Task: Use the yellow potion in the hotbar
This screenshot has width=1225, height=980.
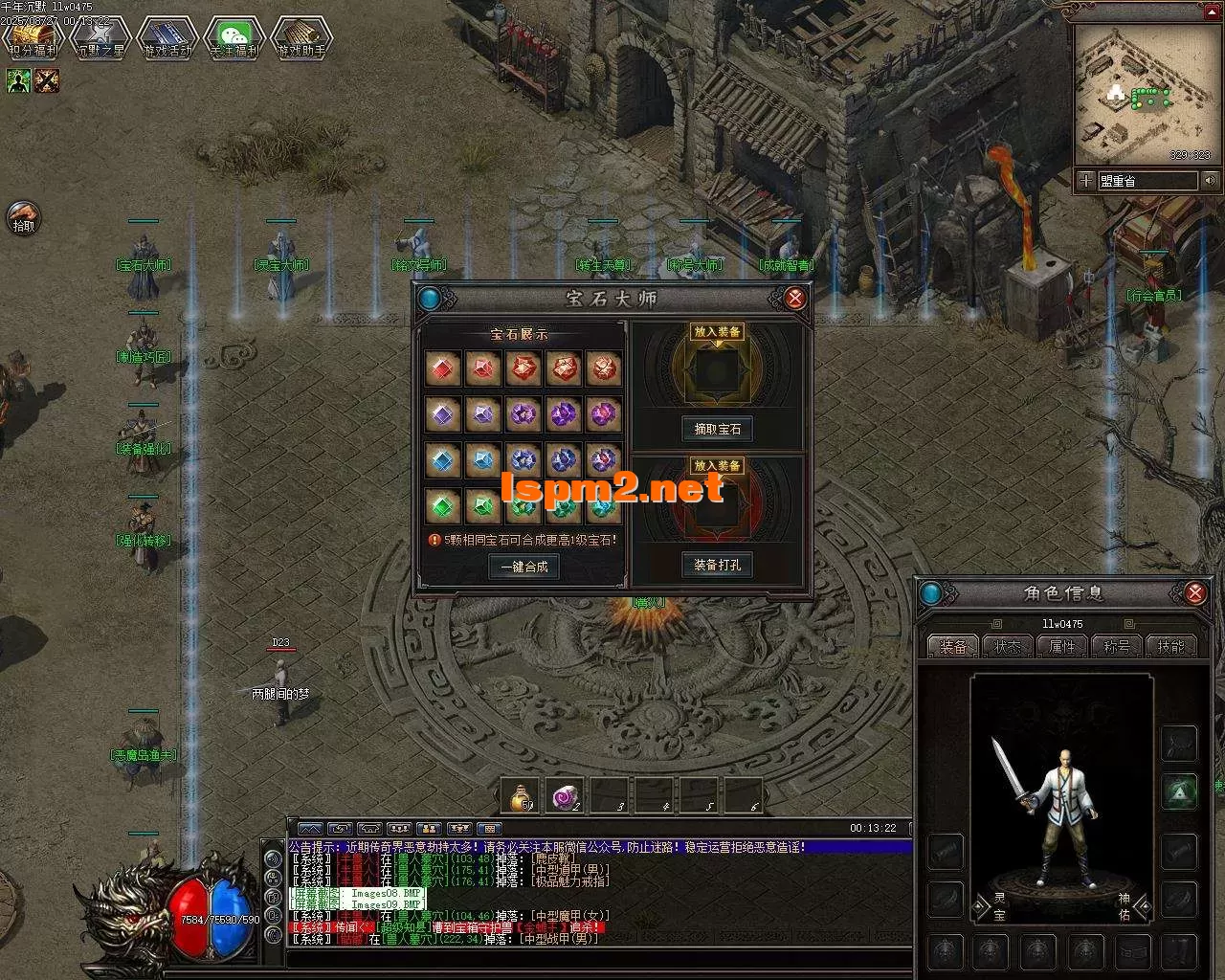Action: 522,796
